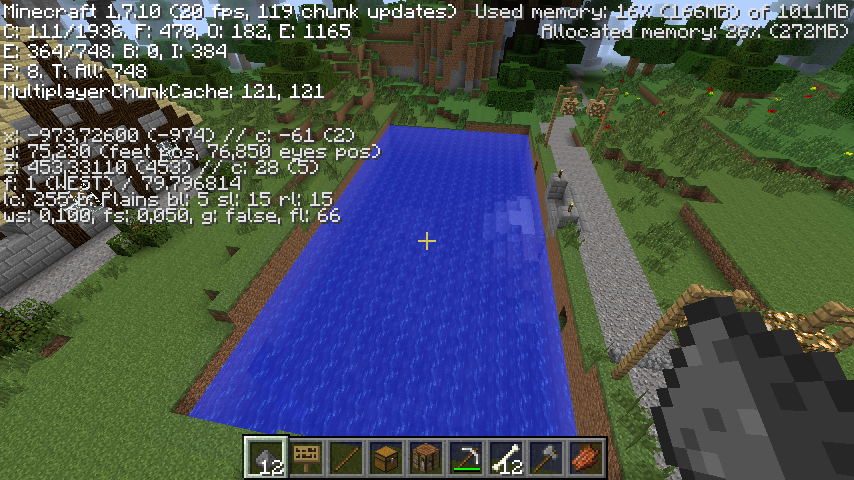
Task: Select the raw meat slot
Action: click(587, 457)
